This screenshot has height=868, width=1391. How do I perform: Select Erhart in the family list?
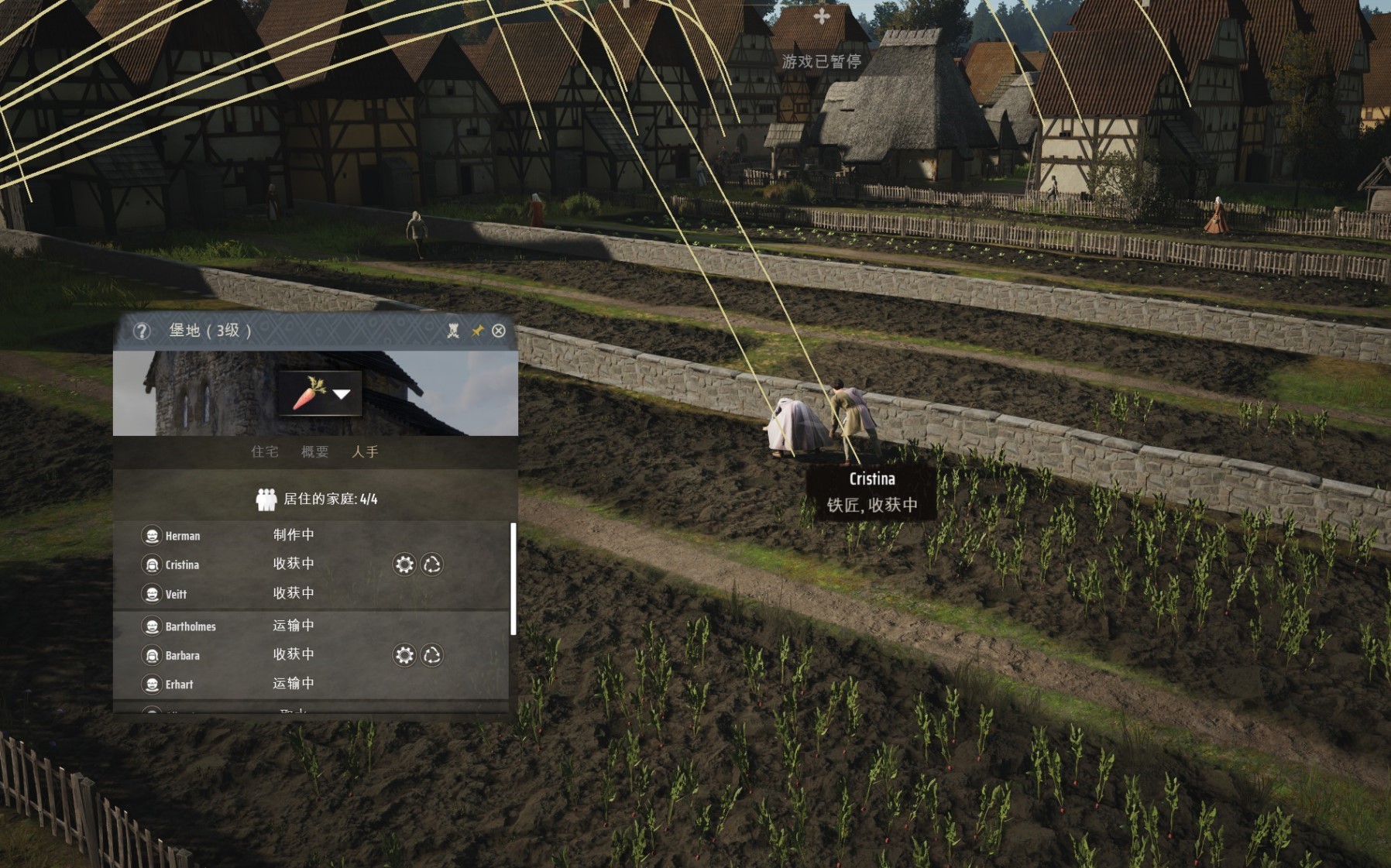[179, 684]
